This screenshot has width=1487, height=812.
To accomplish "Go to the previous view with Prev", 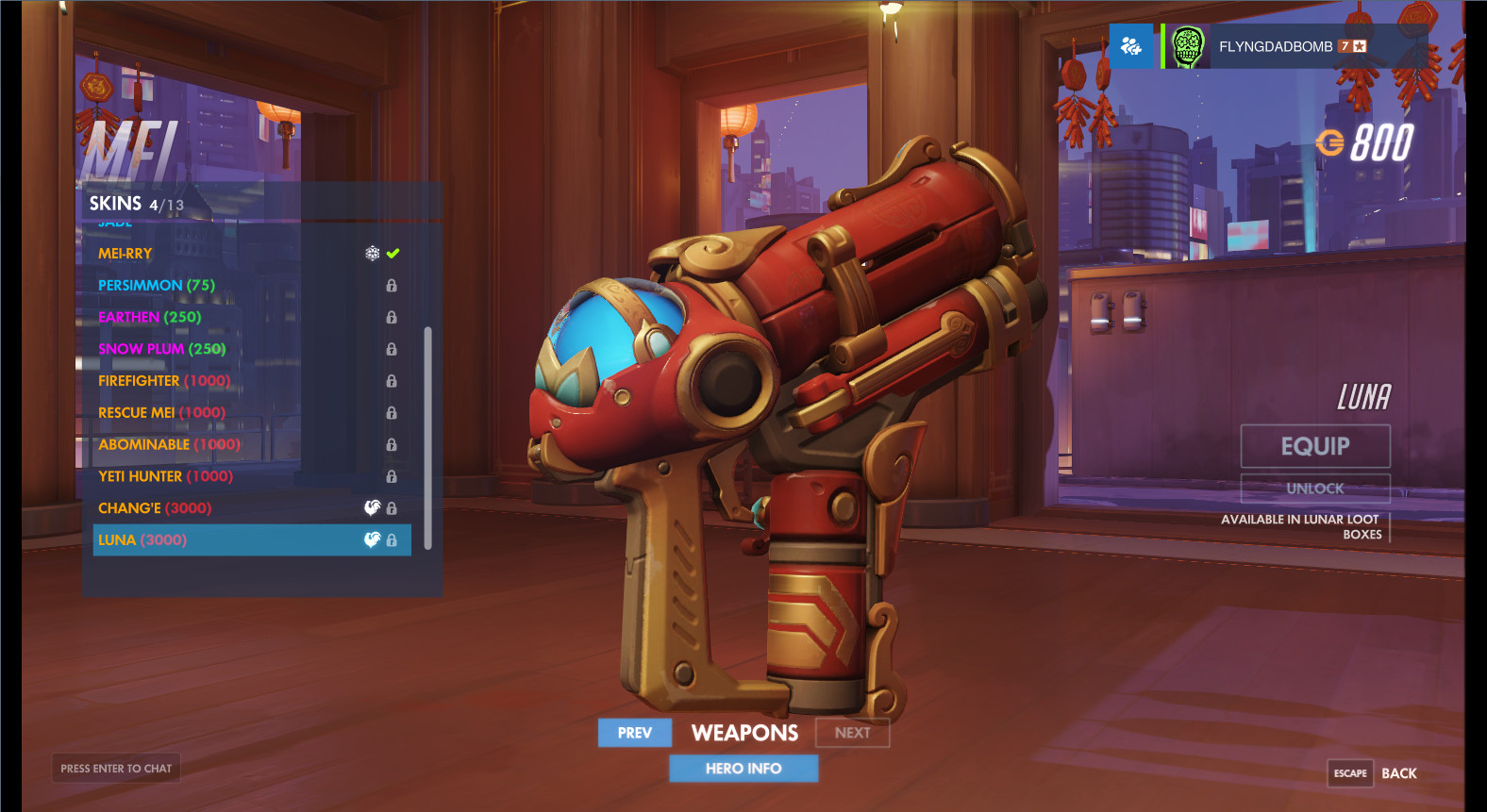I will 635,733.
